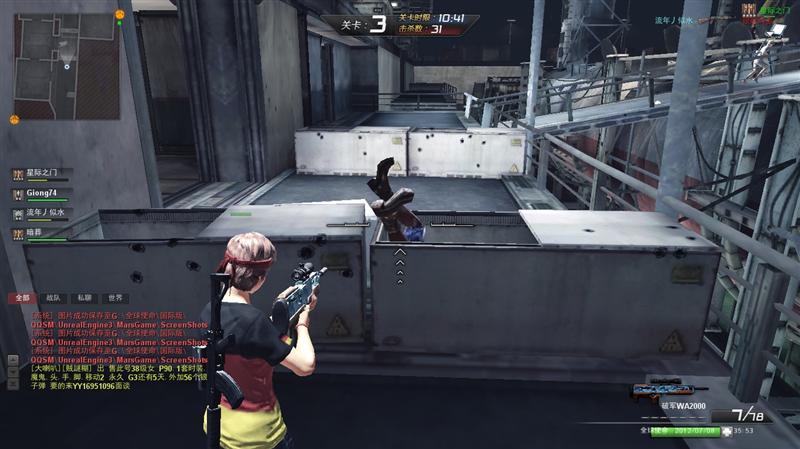Switch to the 全部 chat tab
The image size is (800, 449).
[20, 298]
